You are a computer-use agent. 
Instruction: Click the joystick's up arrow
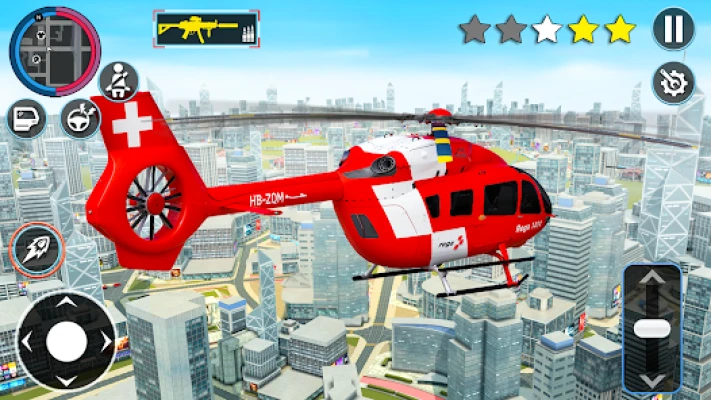point(66,302)
